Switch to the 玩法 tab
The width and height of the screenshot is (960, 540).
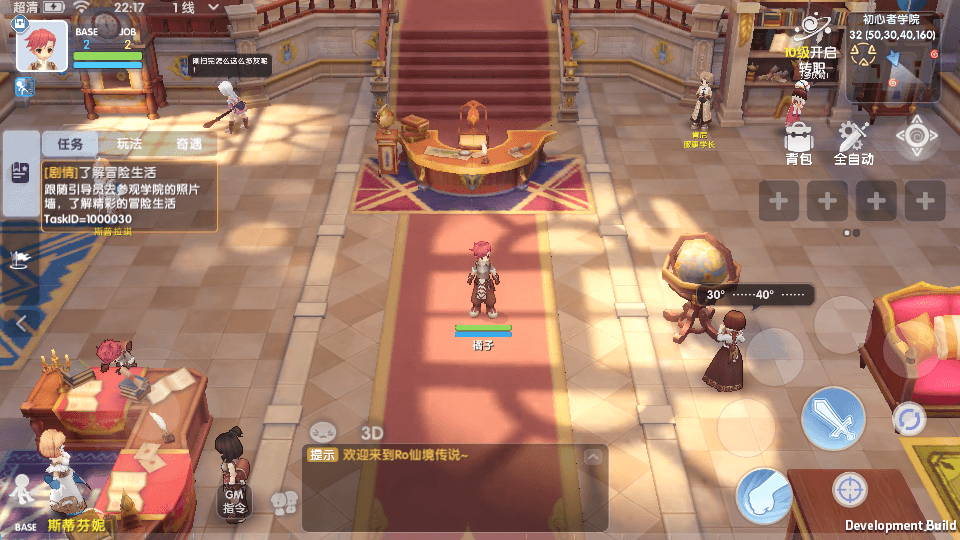[x=129, y=144]
